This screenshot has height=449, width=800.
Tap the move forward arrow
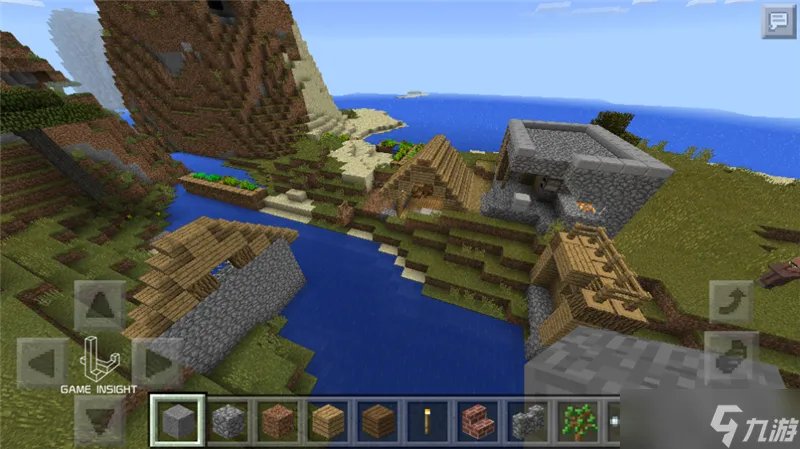99,306
